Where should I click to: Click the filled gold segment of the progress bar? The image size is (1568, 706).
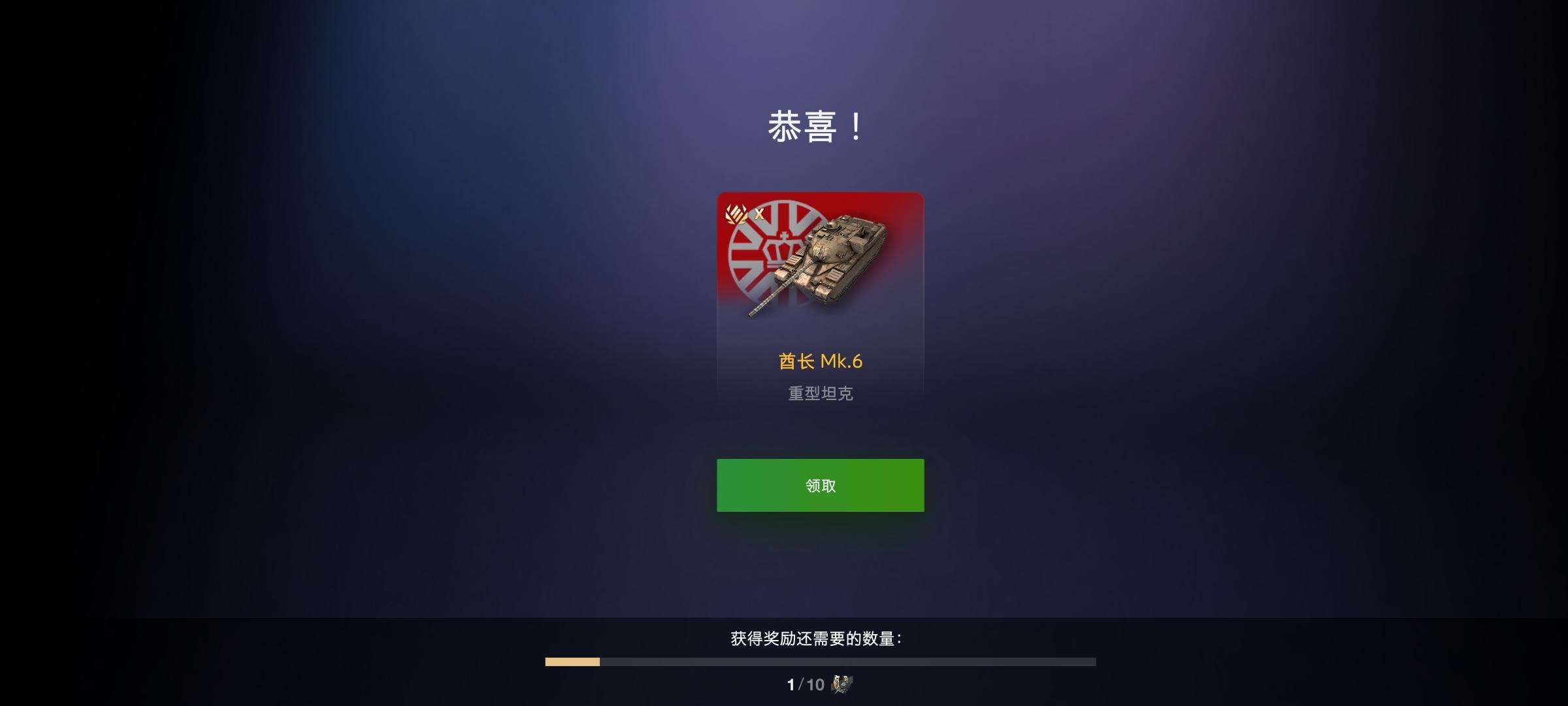tap(571, 662)
